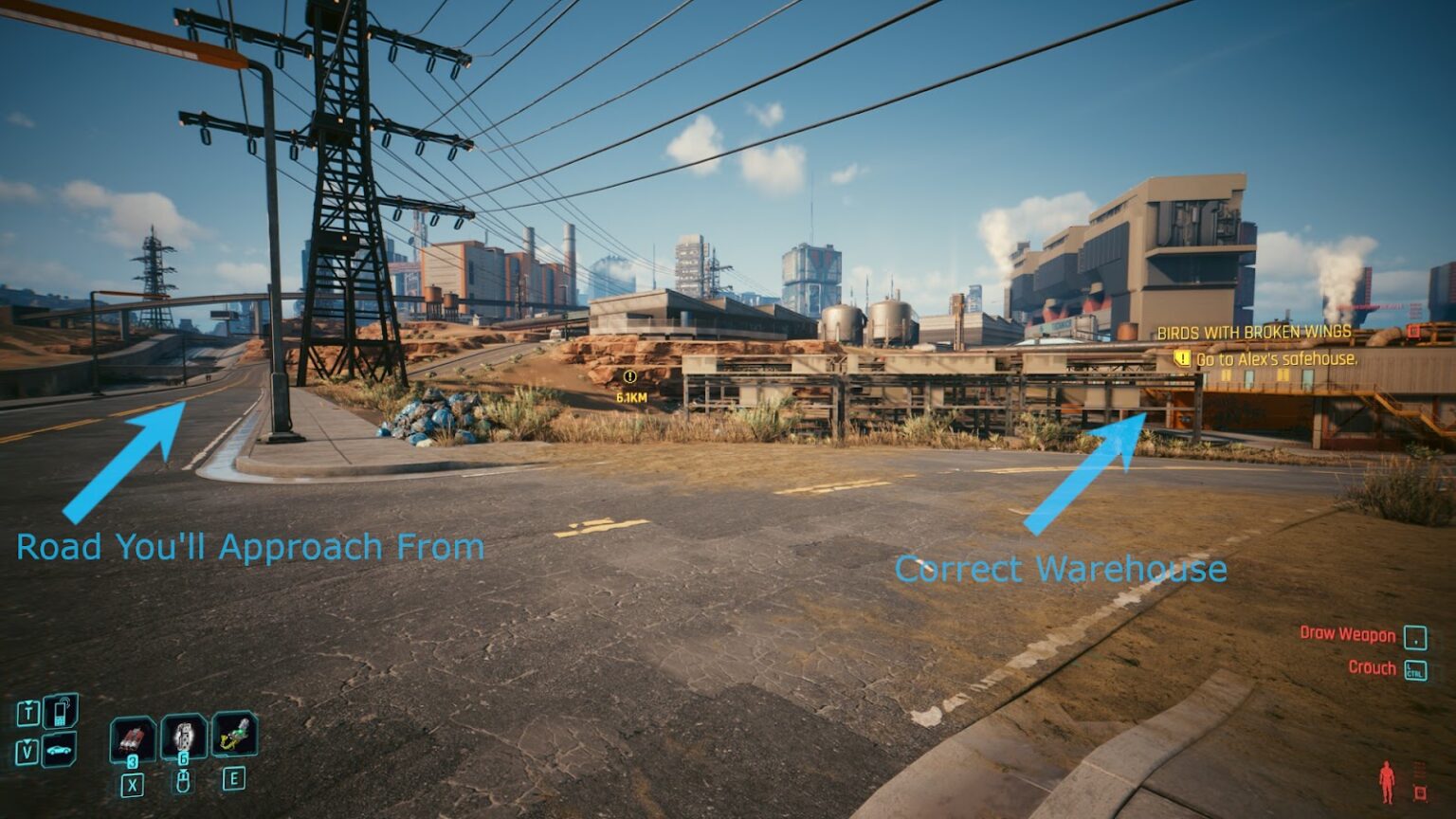Click the yellow exclamation quest objective icon
The height and width of the screenshot is (819, 1456).
pyautogui.click(x=1181, y=358)
